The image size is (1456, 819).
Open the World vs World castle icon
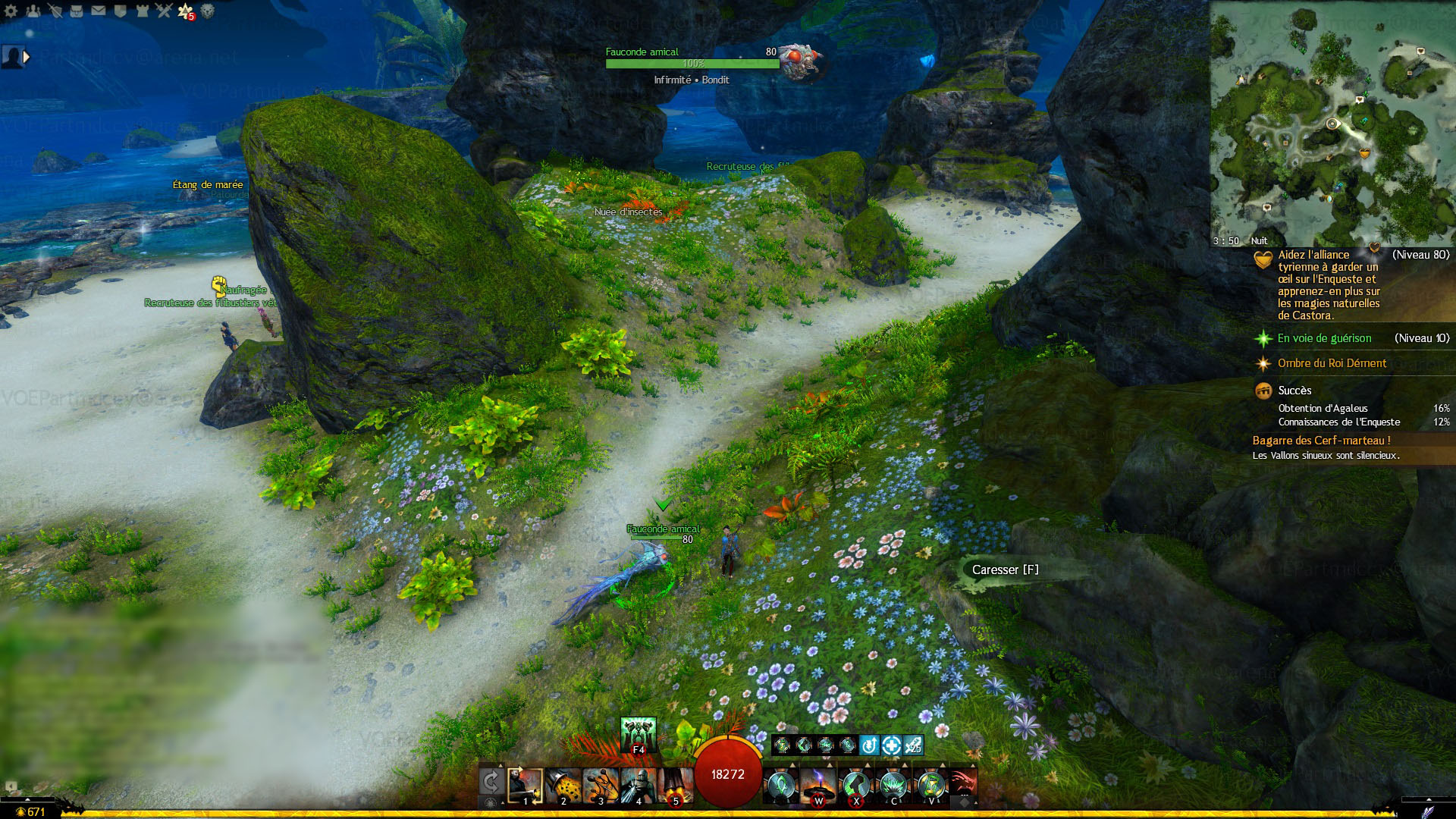click(142, 11)
